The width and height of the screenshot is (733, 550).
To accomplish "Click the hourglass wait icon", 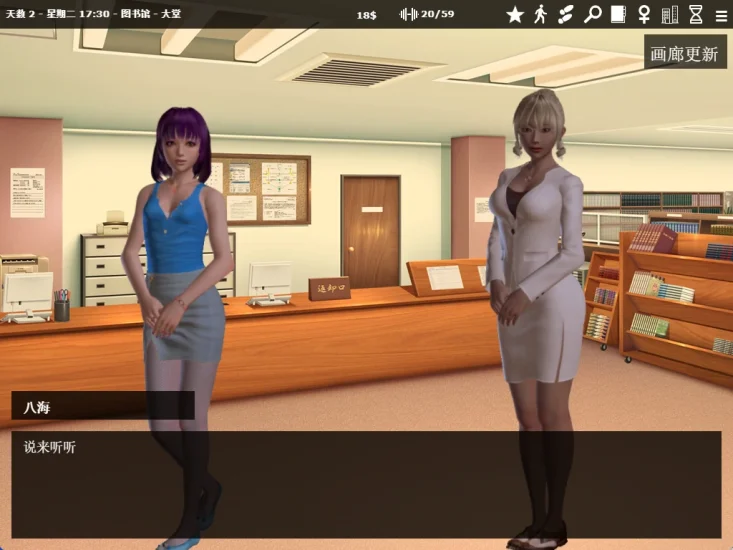I will click(x=696, y=14).
